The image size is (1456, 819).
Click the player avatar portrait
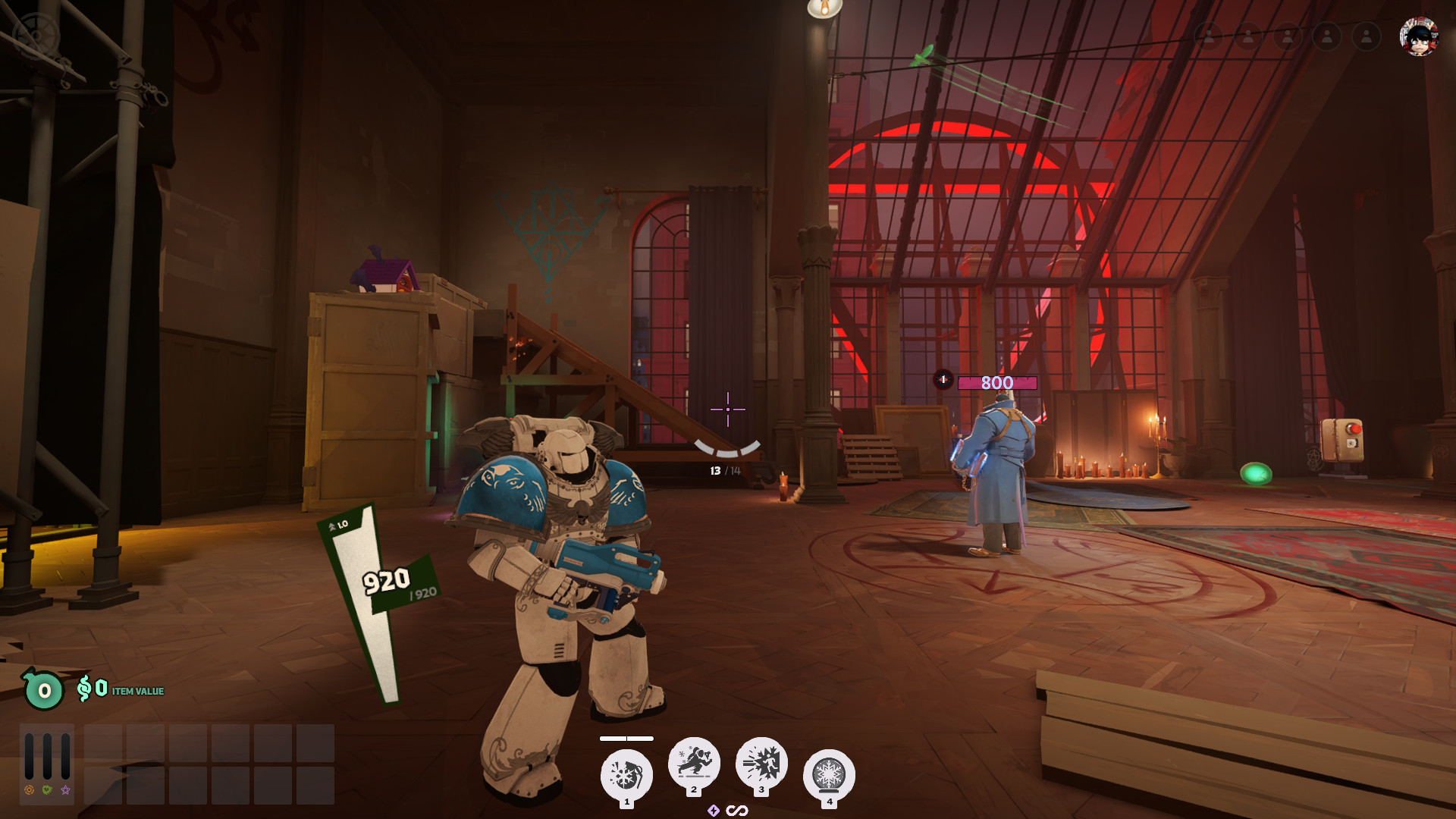pyautogui.click(x=1419, y=36)
